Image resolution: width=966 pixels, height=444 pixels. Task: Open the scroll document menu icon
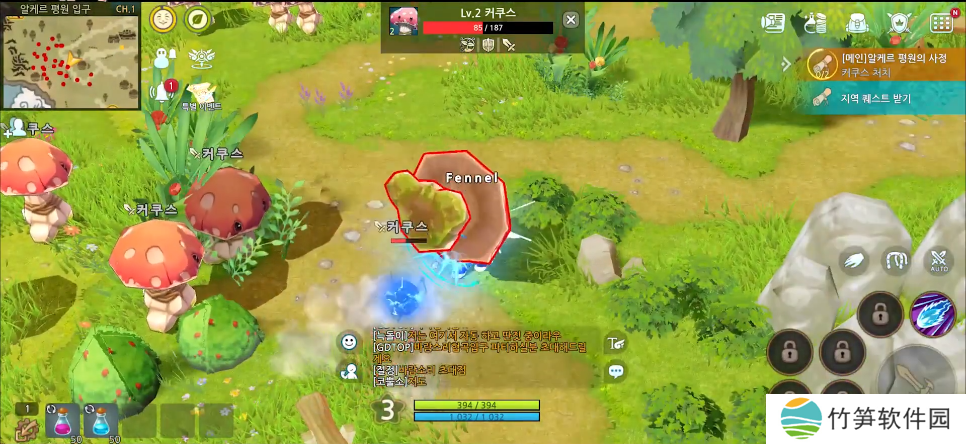point(773,22)
